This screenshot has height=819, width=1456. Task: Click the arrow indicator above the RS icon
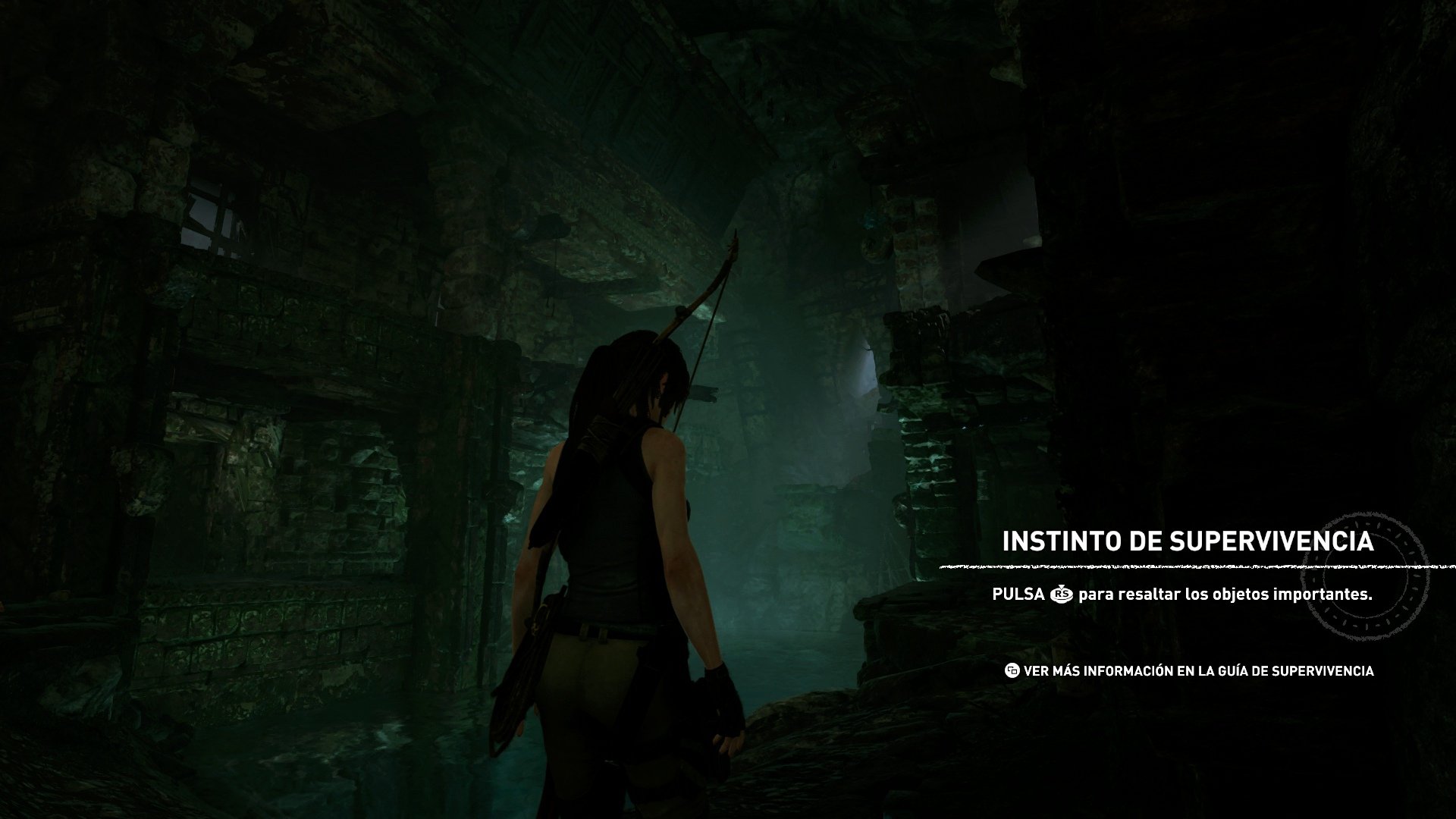click(1061, 587)
